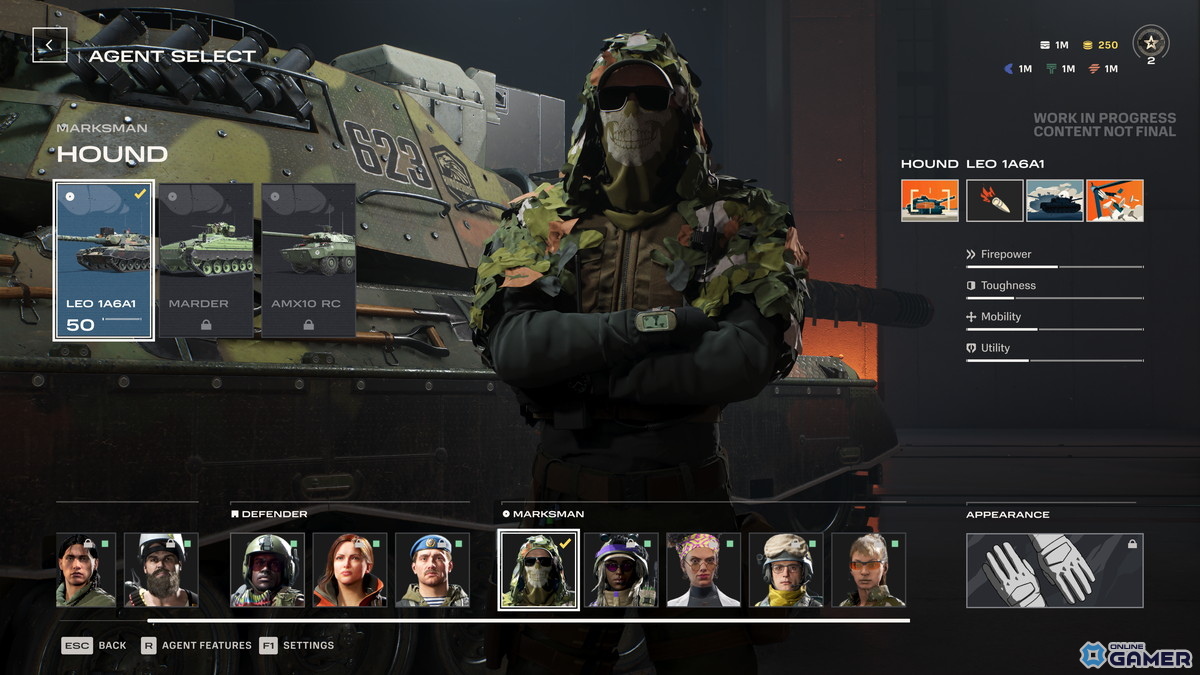Inspect the tank-in-smoke ability icon
The height and width of the screenshot is (675, 1200).
coord(1054,200)
